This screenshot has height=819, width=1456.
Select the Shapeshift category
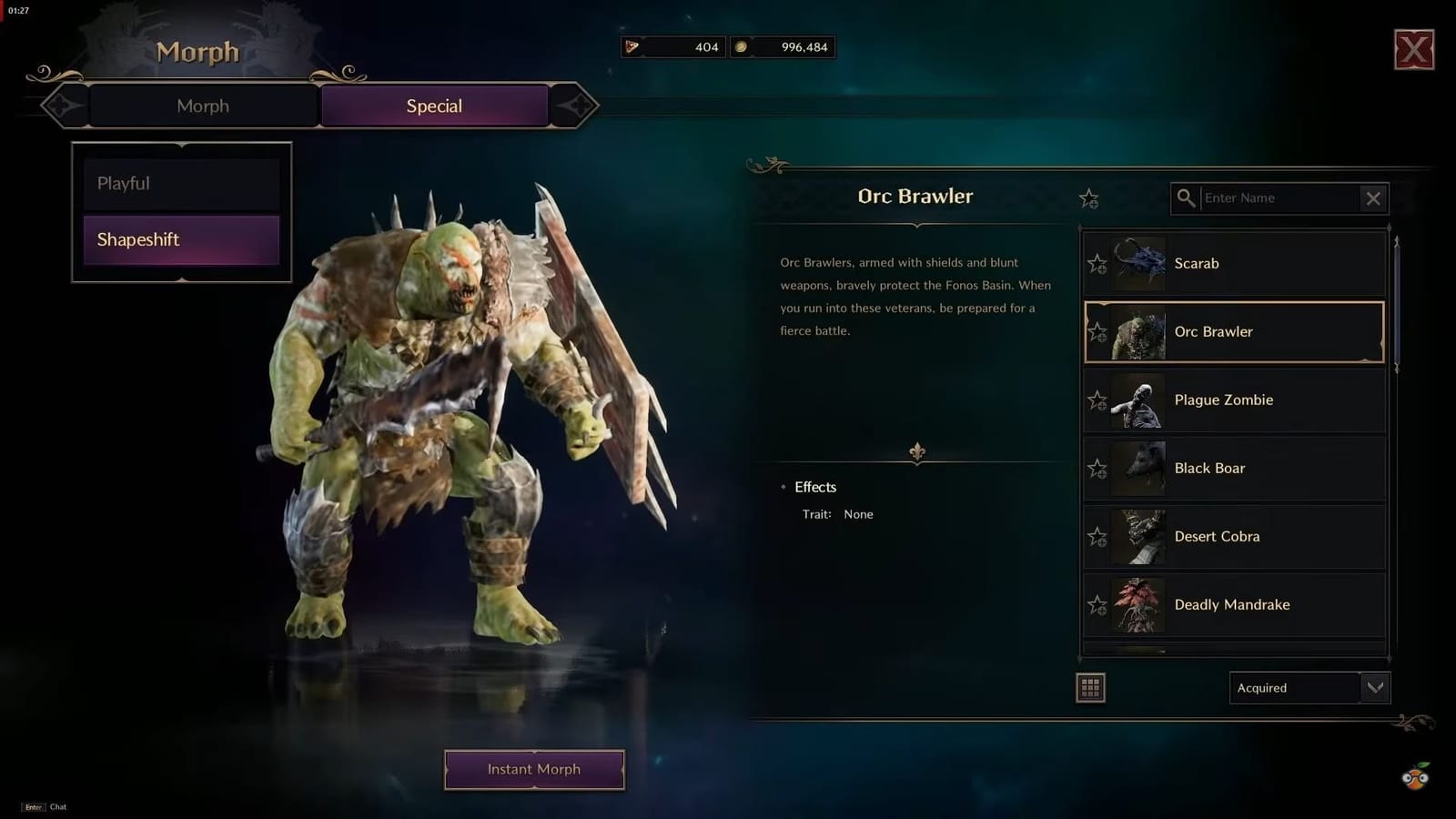click(180, 239)
